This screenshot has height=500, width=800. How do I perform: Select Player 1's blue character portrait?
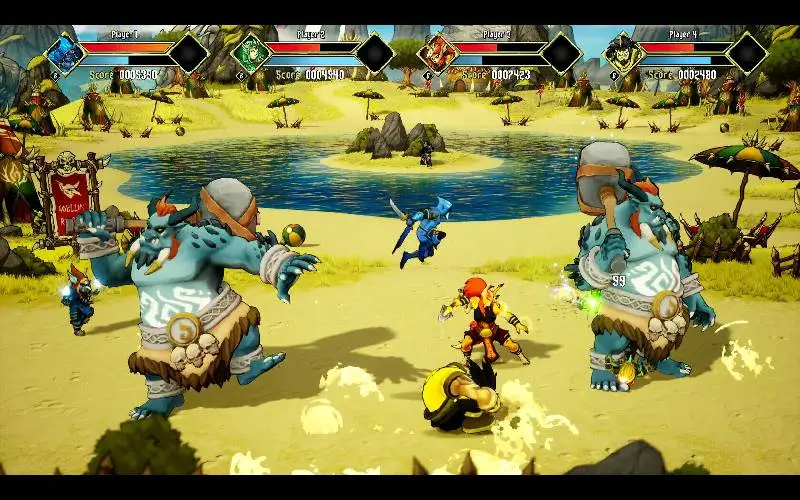point(64,54)
